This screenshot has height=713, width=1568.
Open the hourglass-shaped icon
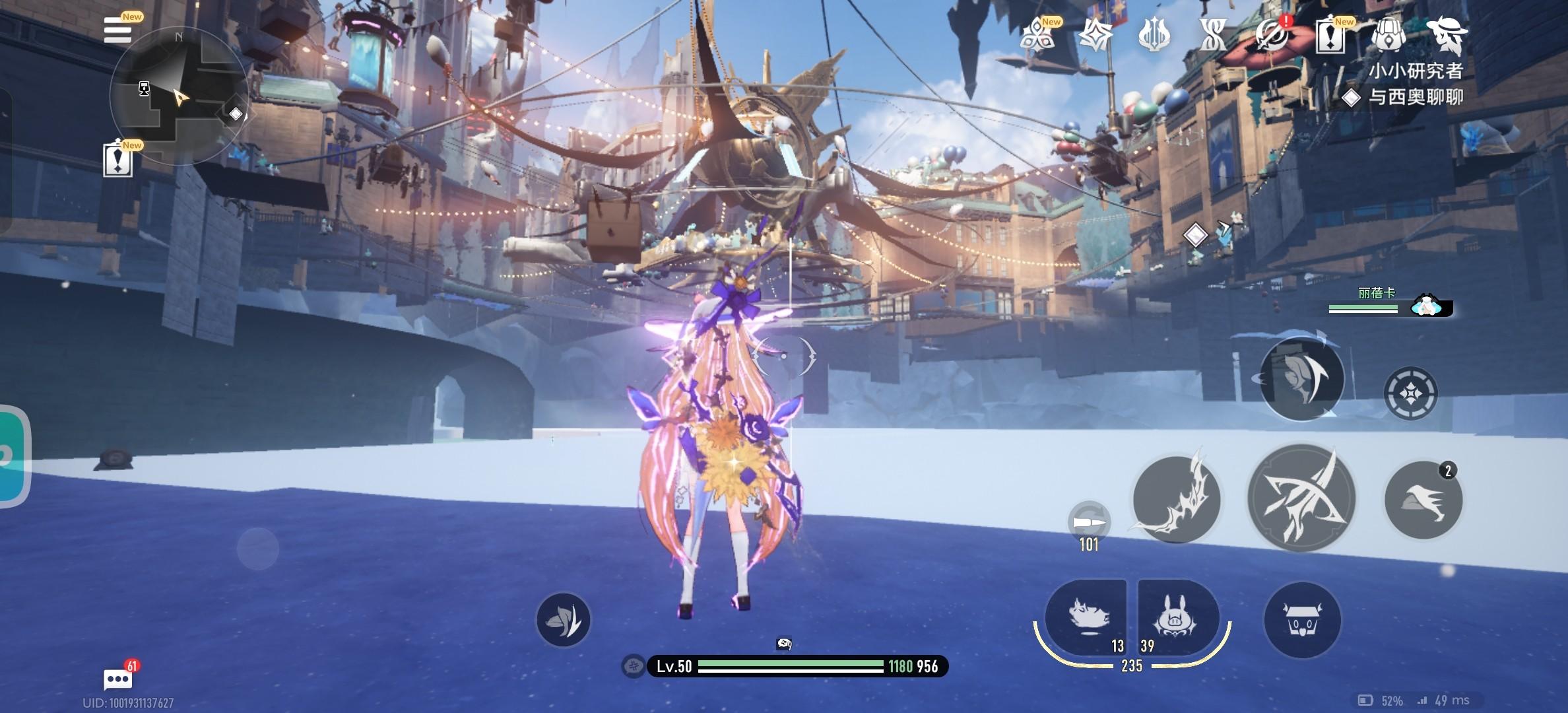coord(1213,34)
